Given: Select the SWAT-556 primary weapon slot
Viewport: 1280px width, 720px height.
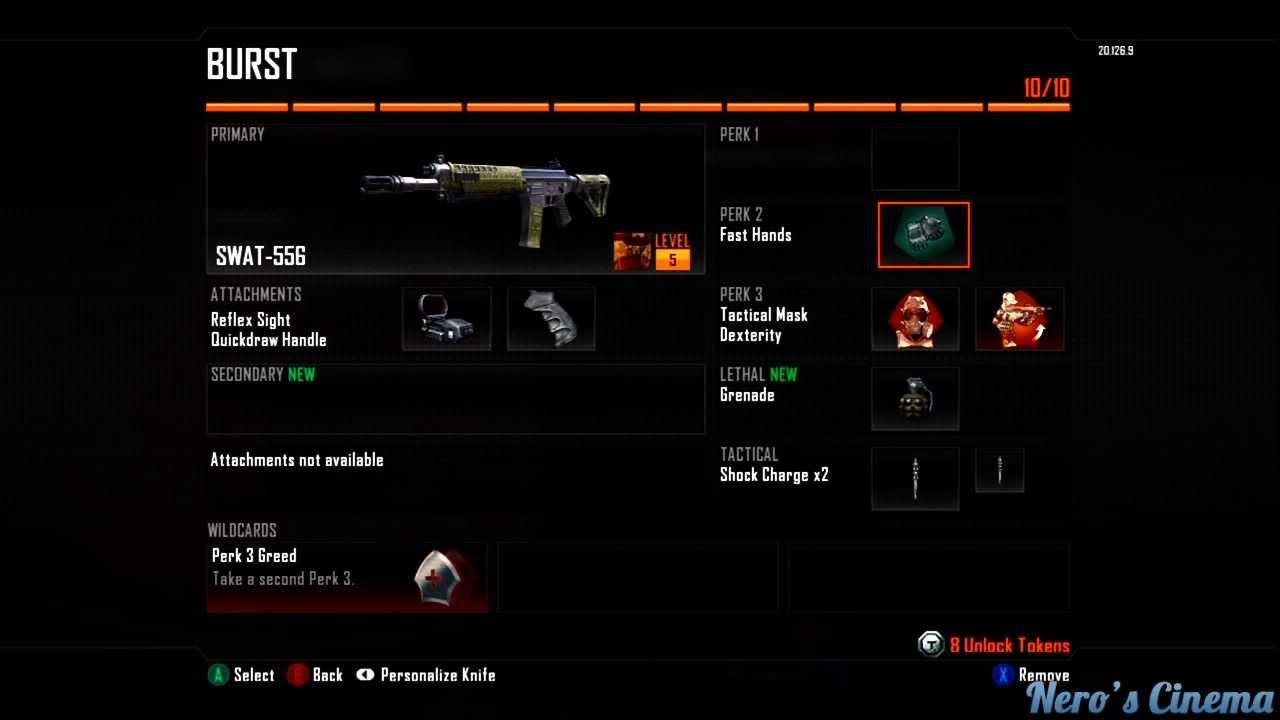Looking at the screenshot, I should (x=455, y=199).
